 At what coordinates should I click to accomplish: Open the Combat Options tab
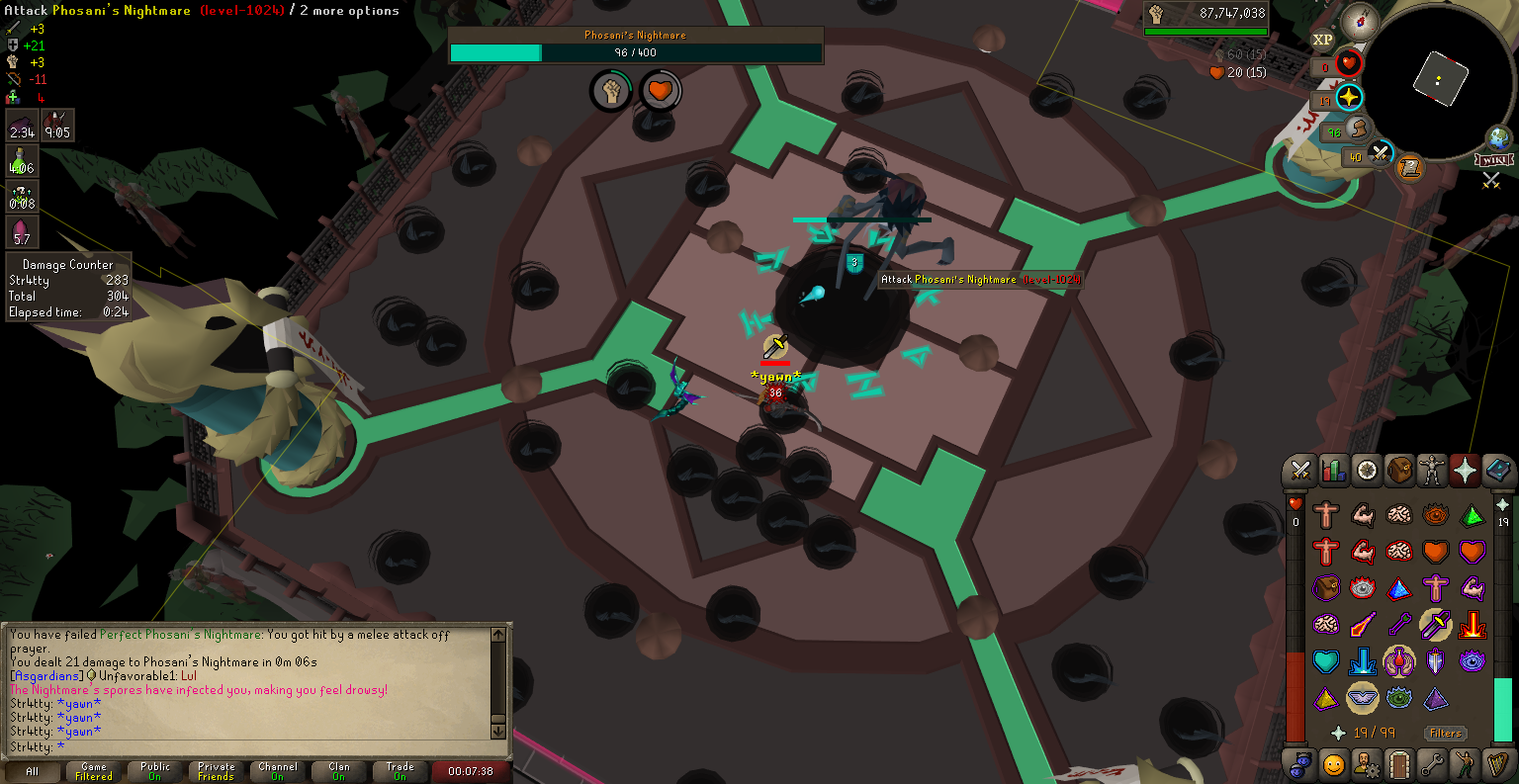click(x=1299, y=472)
